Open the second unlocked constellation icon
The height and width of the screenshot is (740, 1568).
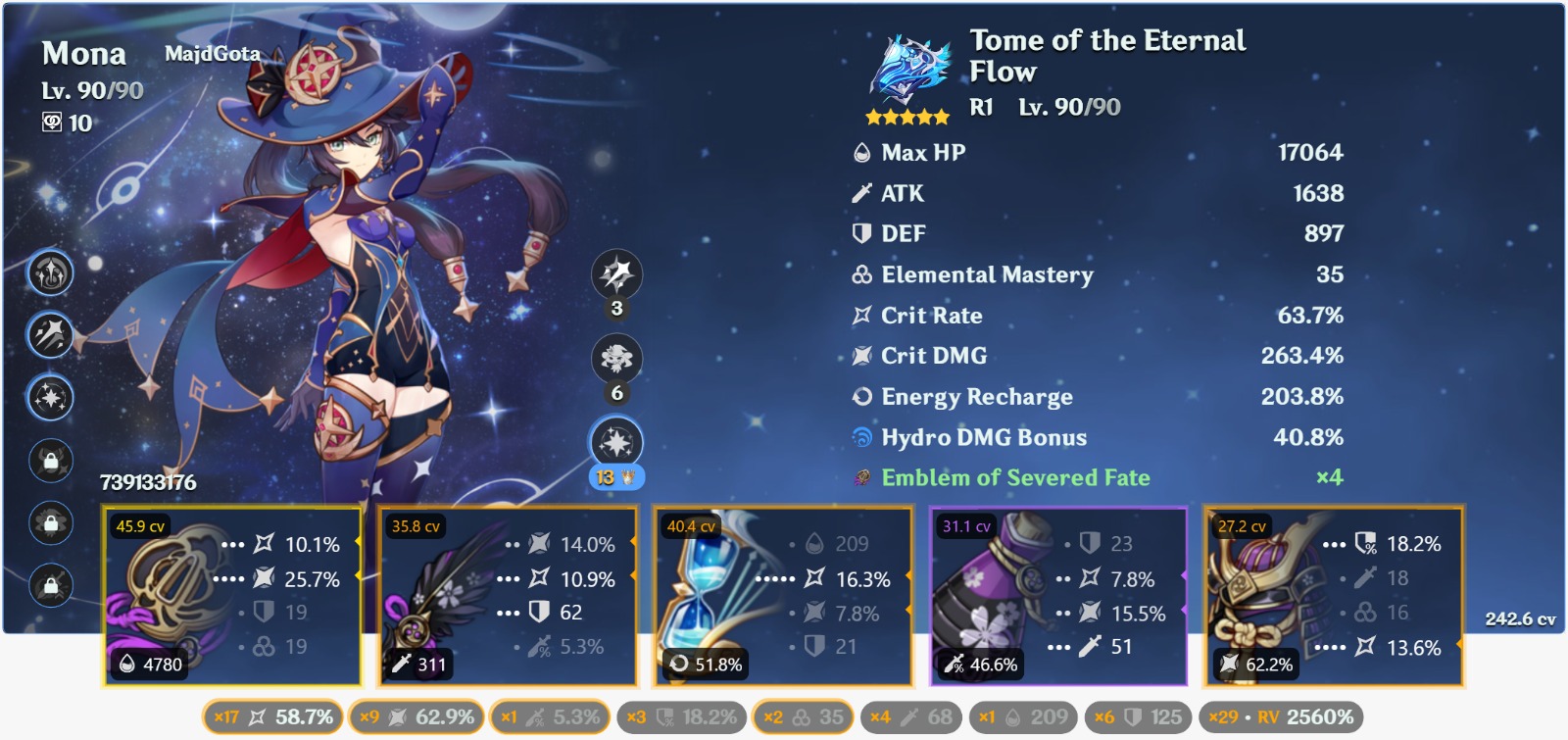coord(49,333)
